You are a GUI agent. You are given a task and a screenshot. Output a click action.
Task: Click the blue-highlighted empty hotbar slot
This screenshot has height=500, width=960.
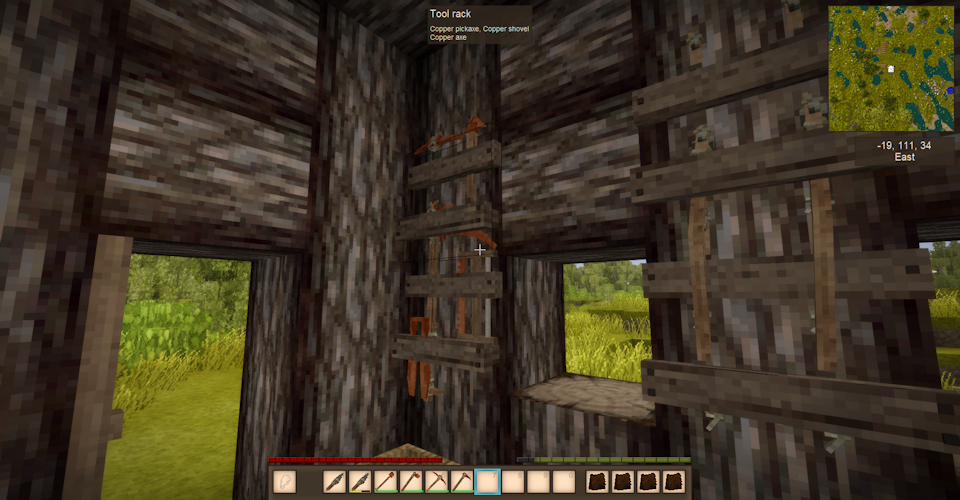(x=487, y=482)
